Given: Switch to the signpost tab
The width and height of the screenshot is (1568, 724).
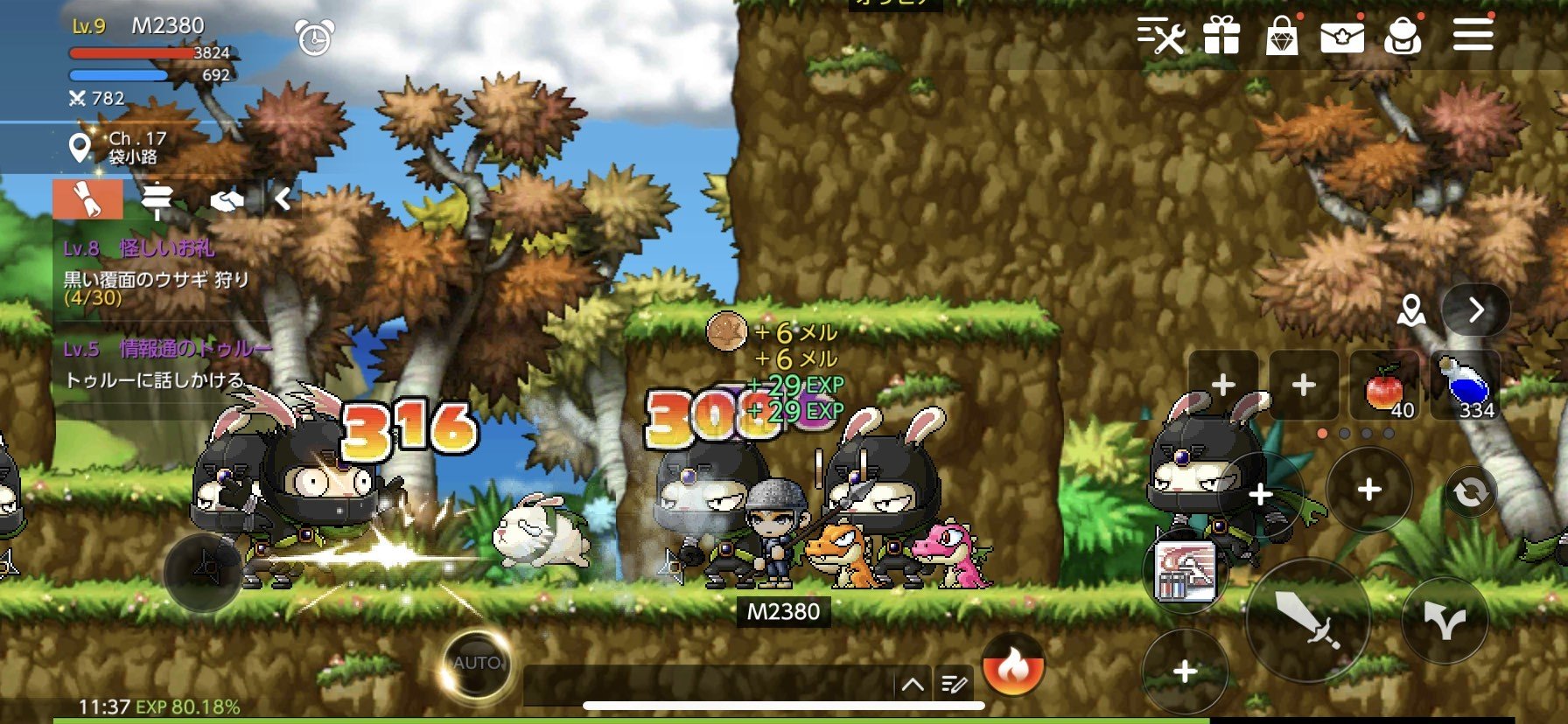Looking at the screenshot, I should 157,200.
